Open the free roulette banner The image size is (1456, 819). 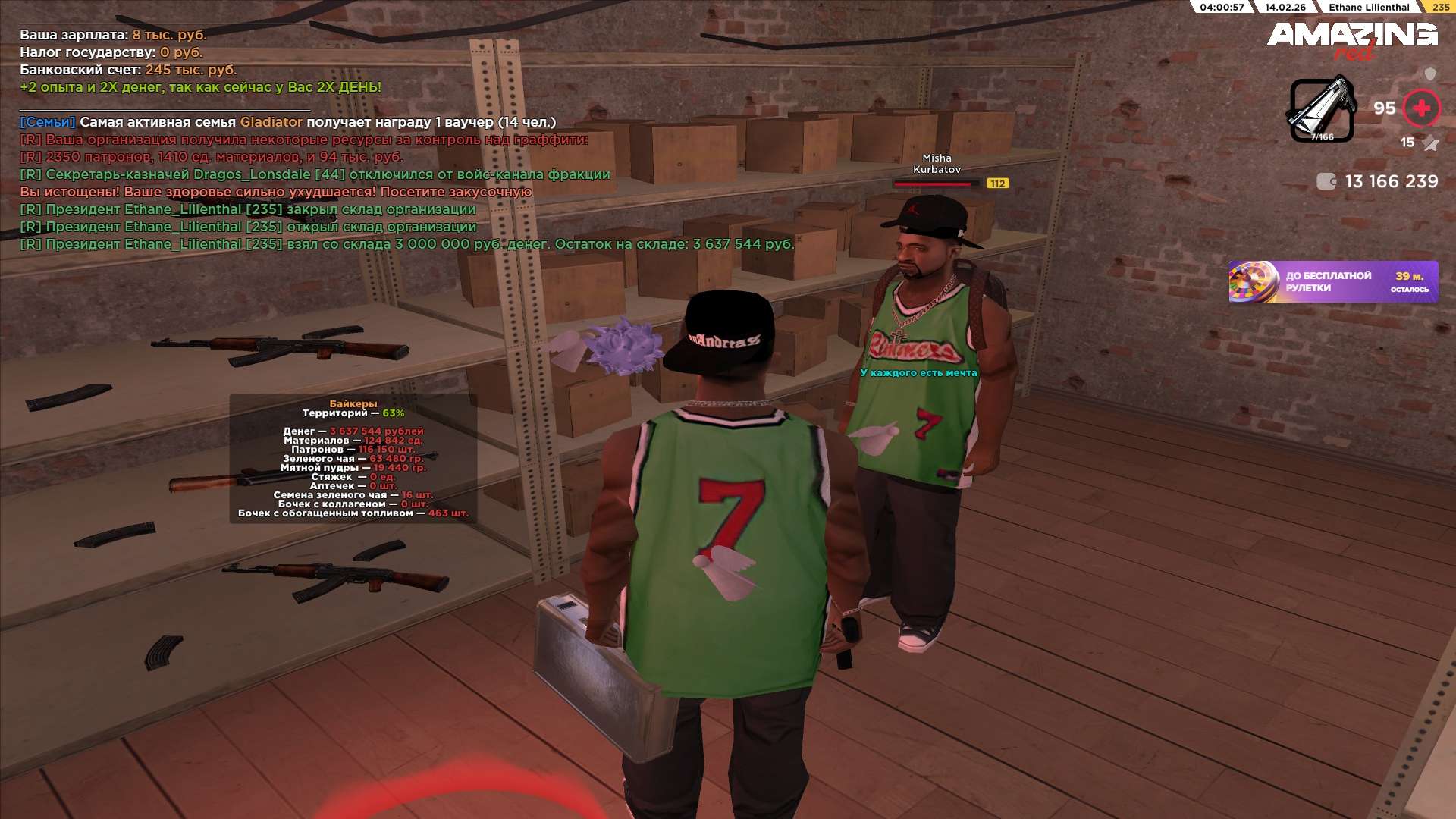(1332, 281)
